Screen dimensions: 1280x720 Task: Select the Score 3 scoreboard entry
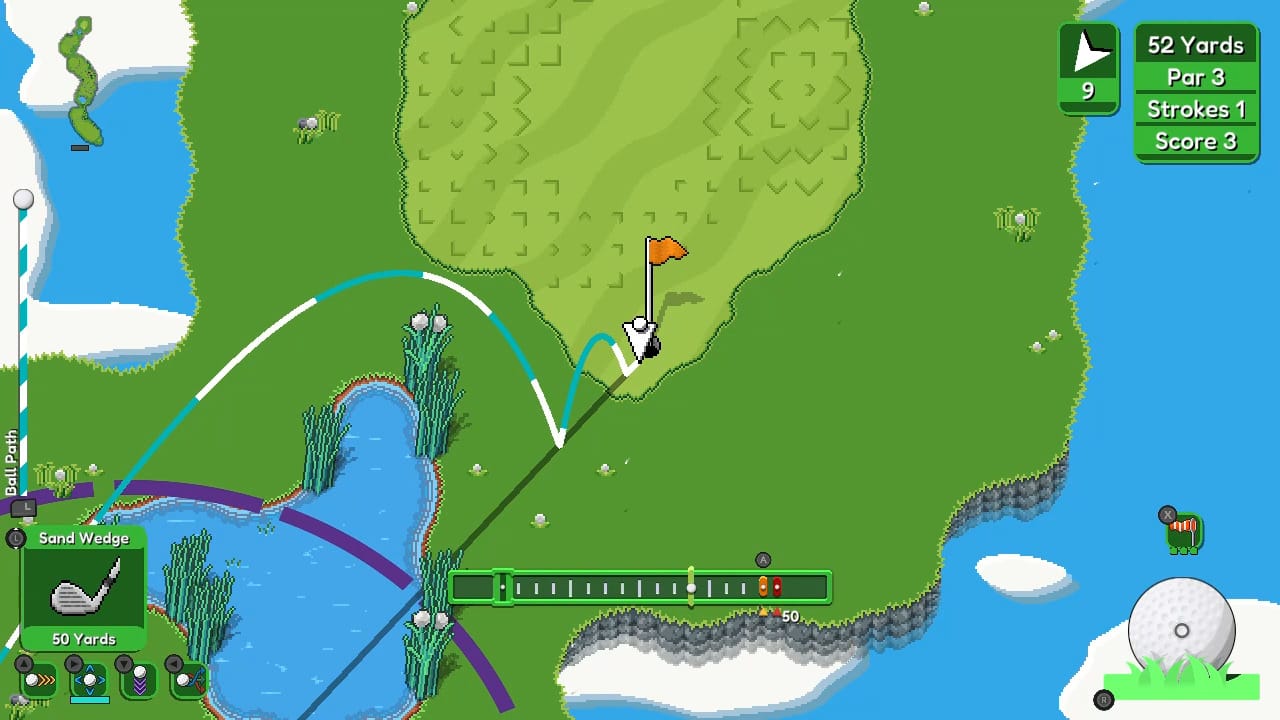tap(1196, 141)
